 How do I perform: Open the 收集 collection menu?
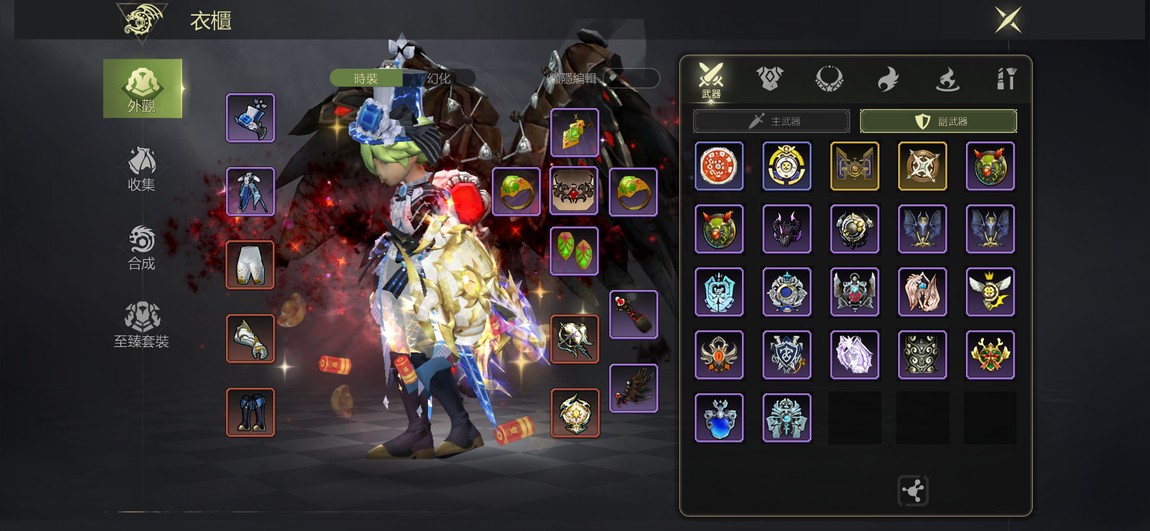[142, 169]
